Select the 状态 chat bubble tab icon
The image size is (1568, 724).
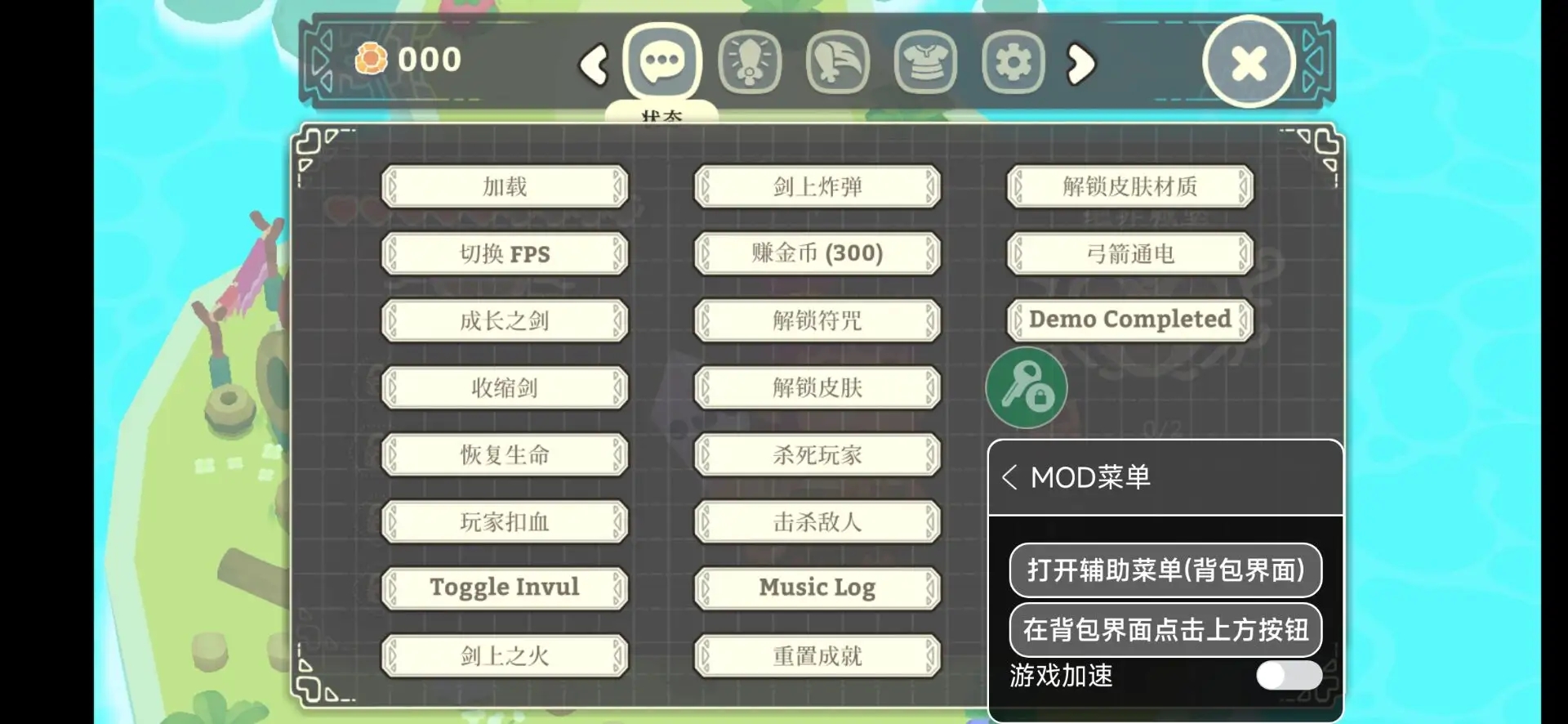click(x=662, y=60)
